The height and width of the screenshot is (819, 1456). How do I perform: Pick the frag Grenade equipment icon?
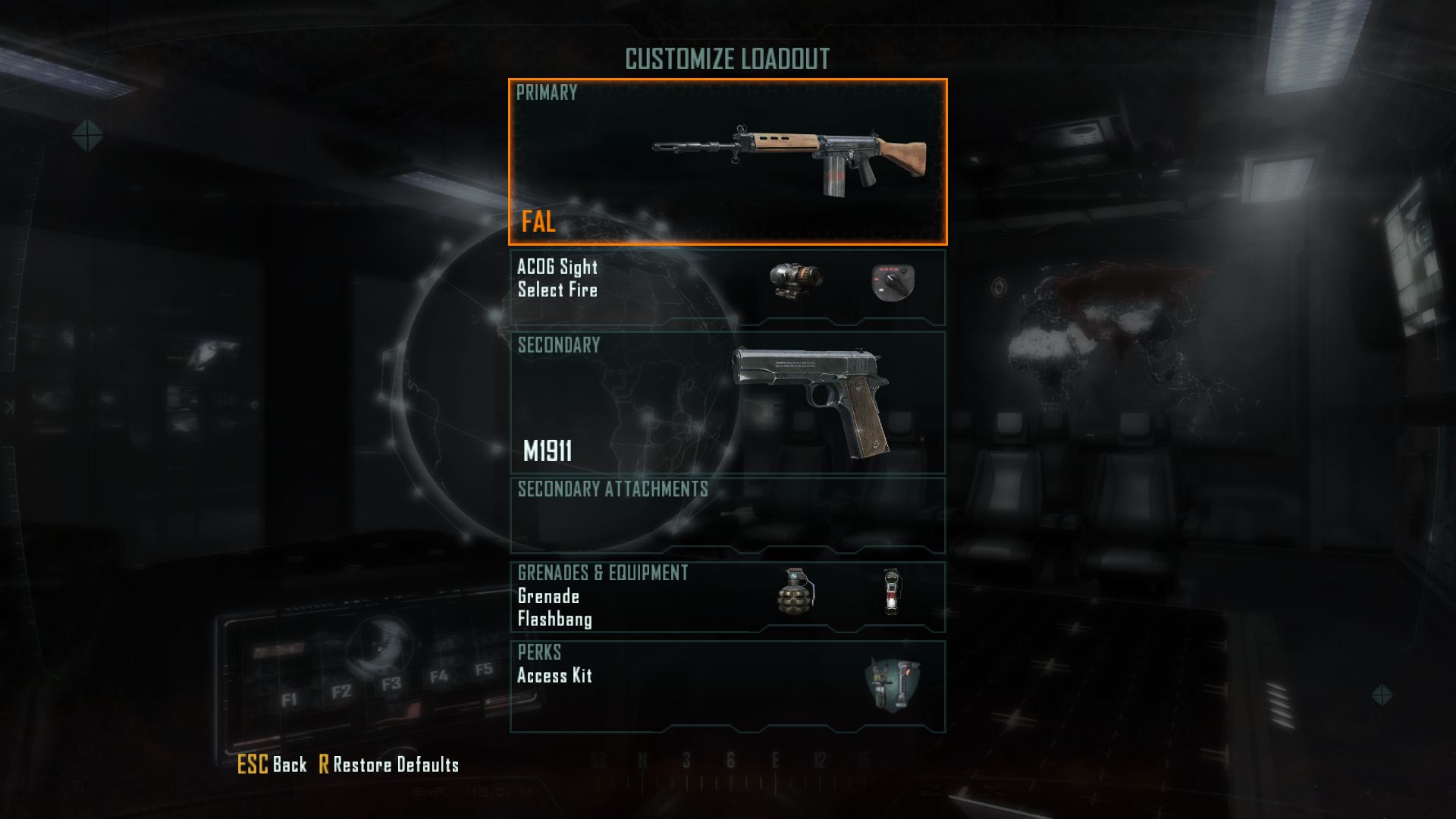point(795,591)
